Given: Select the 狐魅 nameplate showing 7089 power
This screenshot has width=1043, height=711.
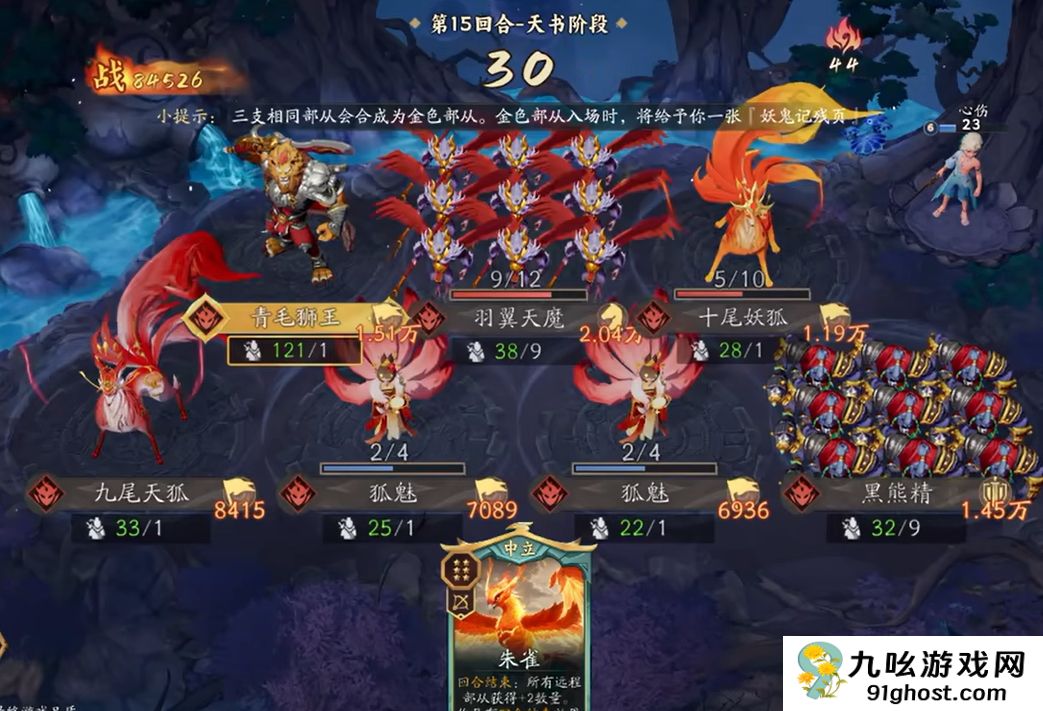Looking at the screenshot, I should (x=385, y=493).
